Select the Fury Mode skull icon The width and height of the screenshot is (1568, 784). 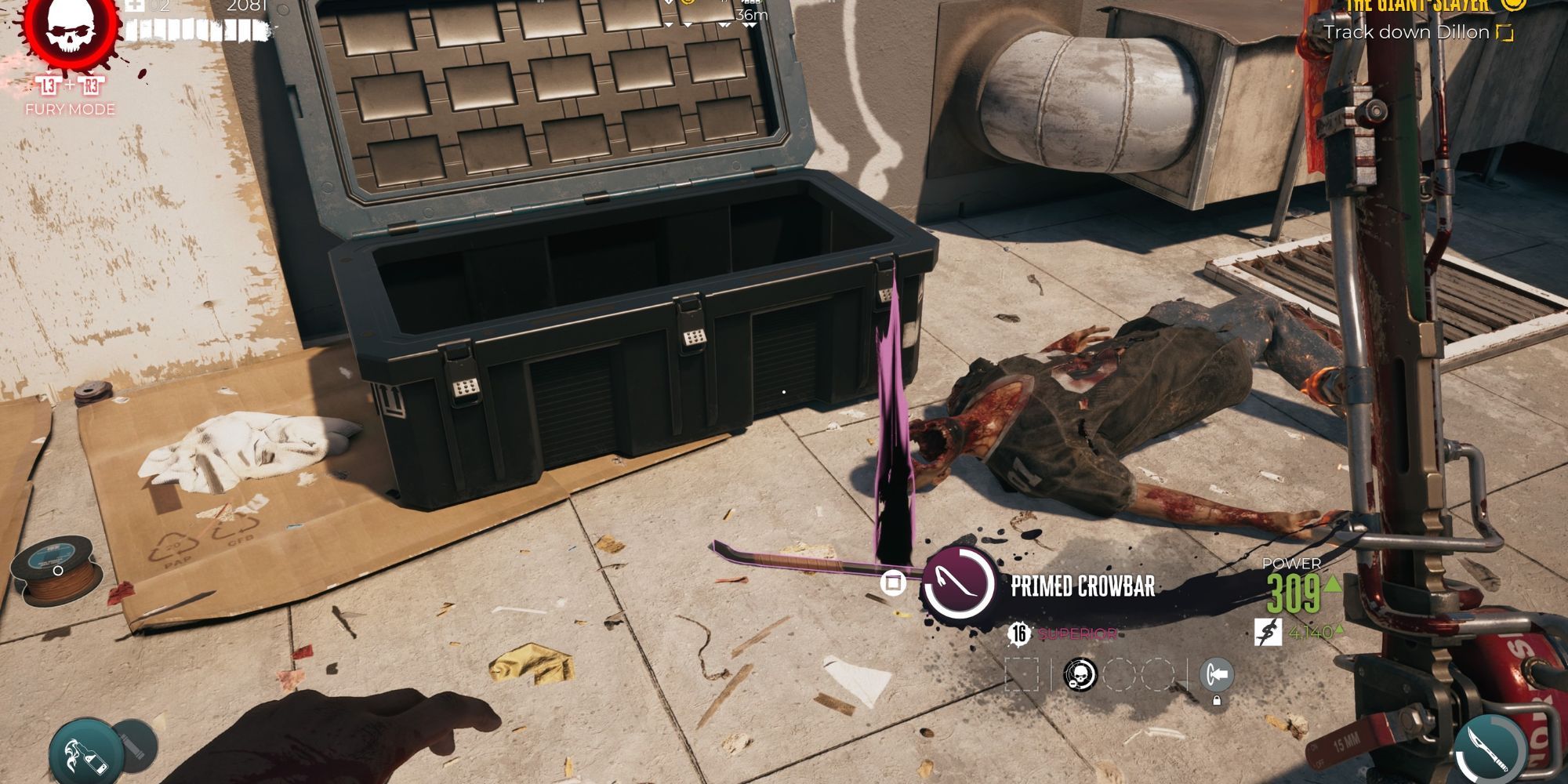click(x=71, y=27)
